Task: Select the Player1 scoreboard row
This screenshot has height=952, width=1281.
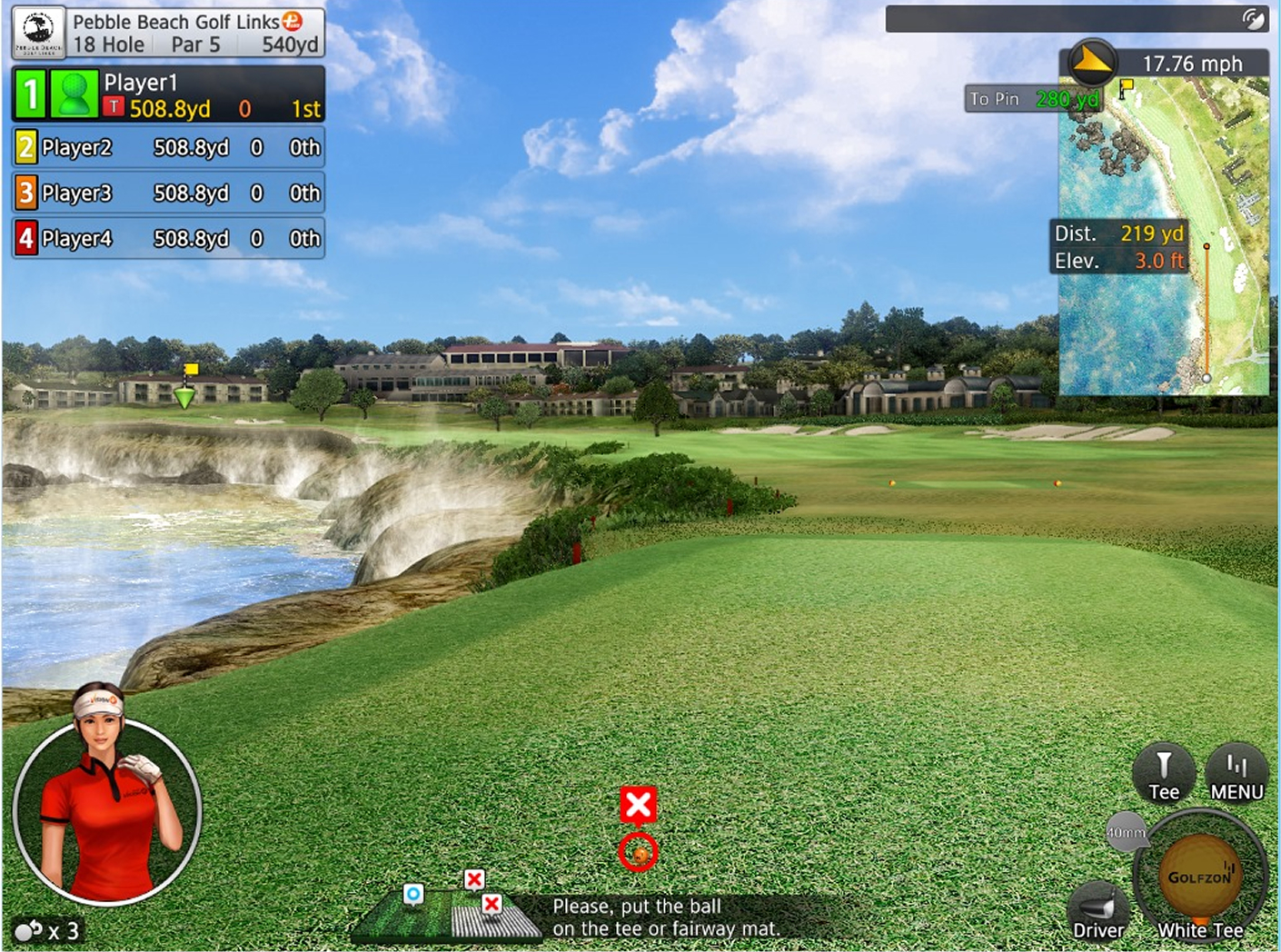Action: click(169, 94)
